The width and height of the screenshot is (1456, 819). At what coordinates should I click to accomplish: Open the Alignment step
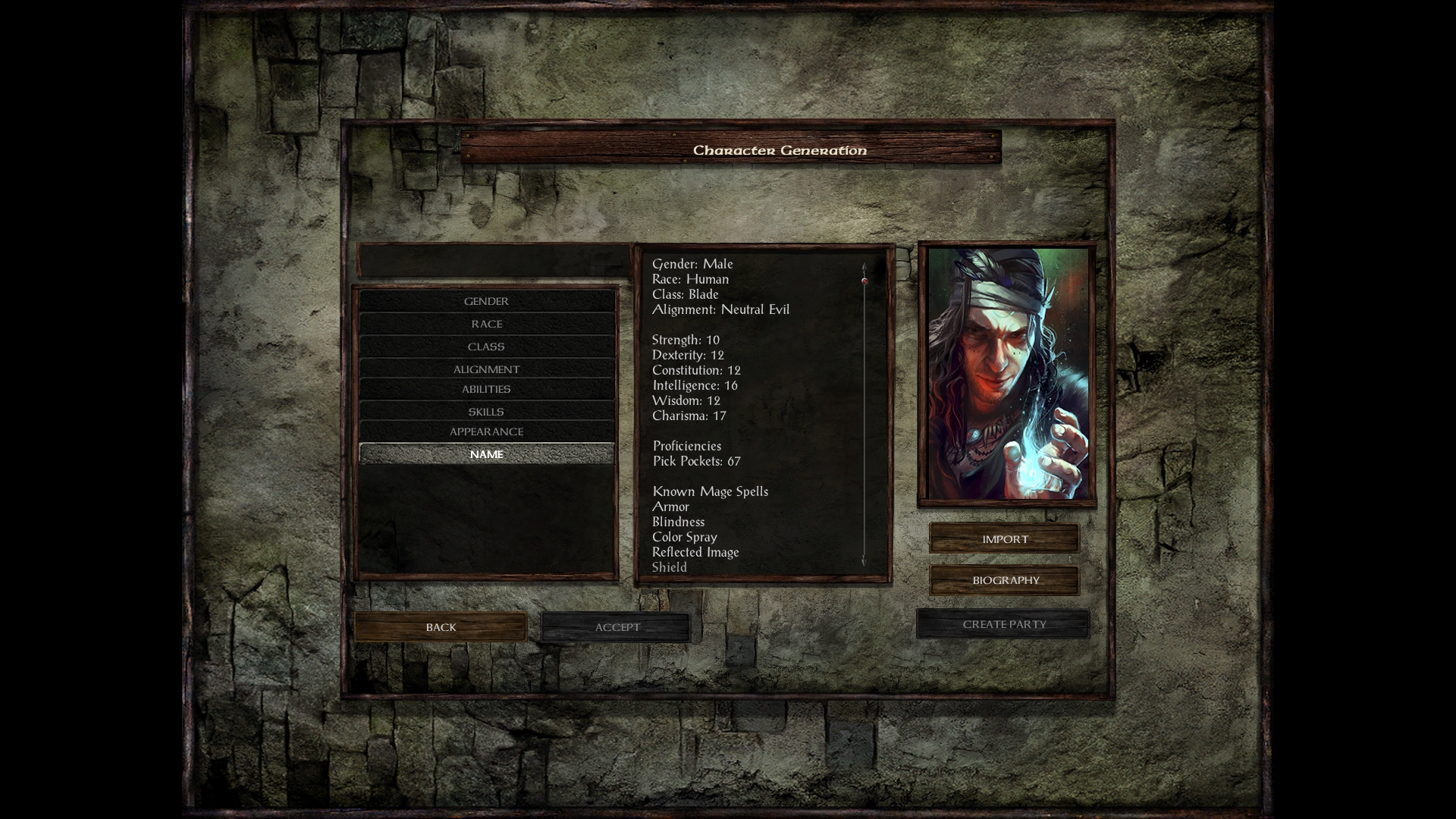click(486, 369)
